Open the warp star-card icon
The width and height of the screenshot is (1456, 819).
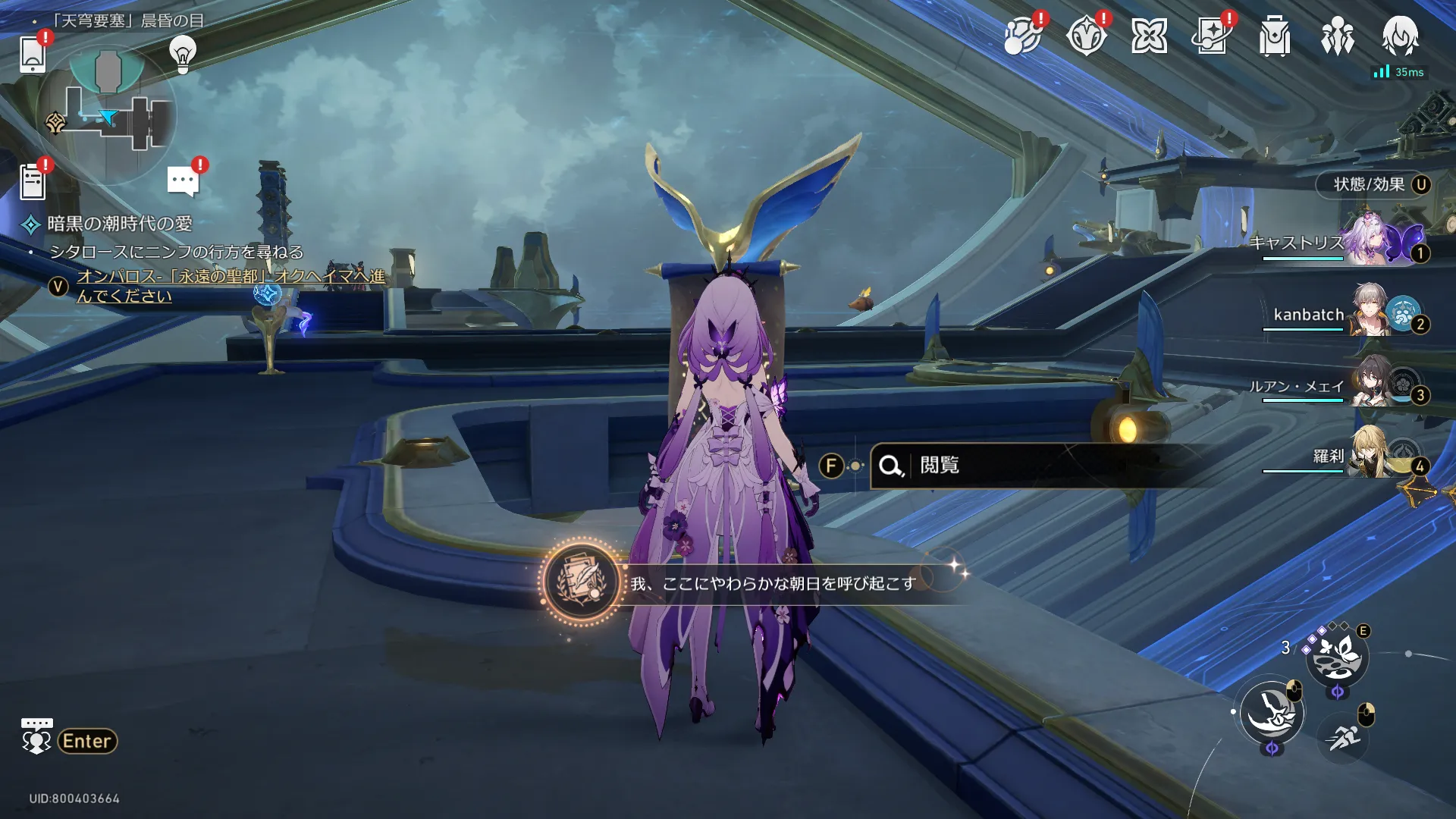(1211, 36)
